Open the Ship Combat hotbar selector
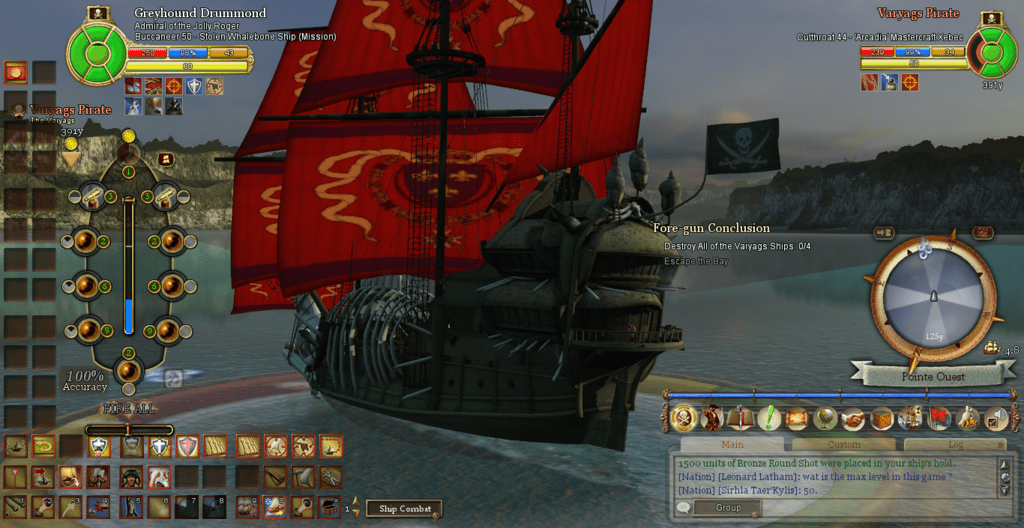The width and height of the screenshot is (1024, 528). click(x=402, y=509)
